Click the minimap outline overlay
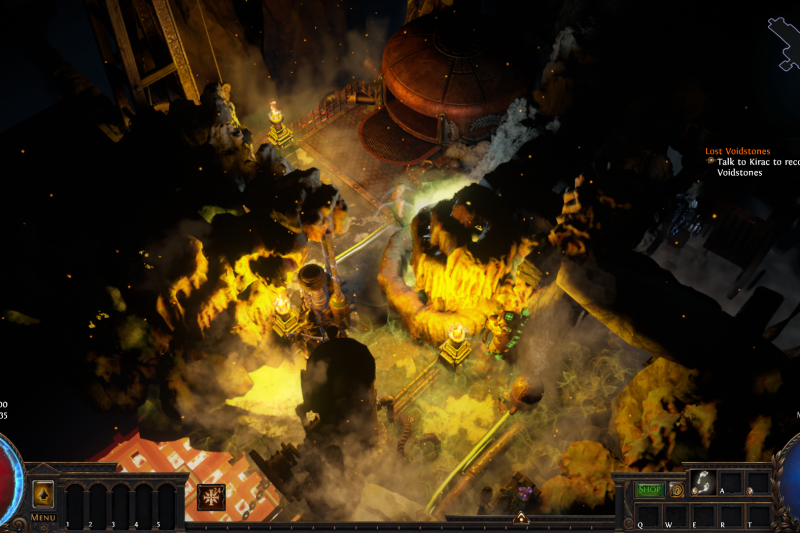800x533 pixels. click(783, 42)
